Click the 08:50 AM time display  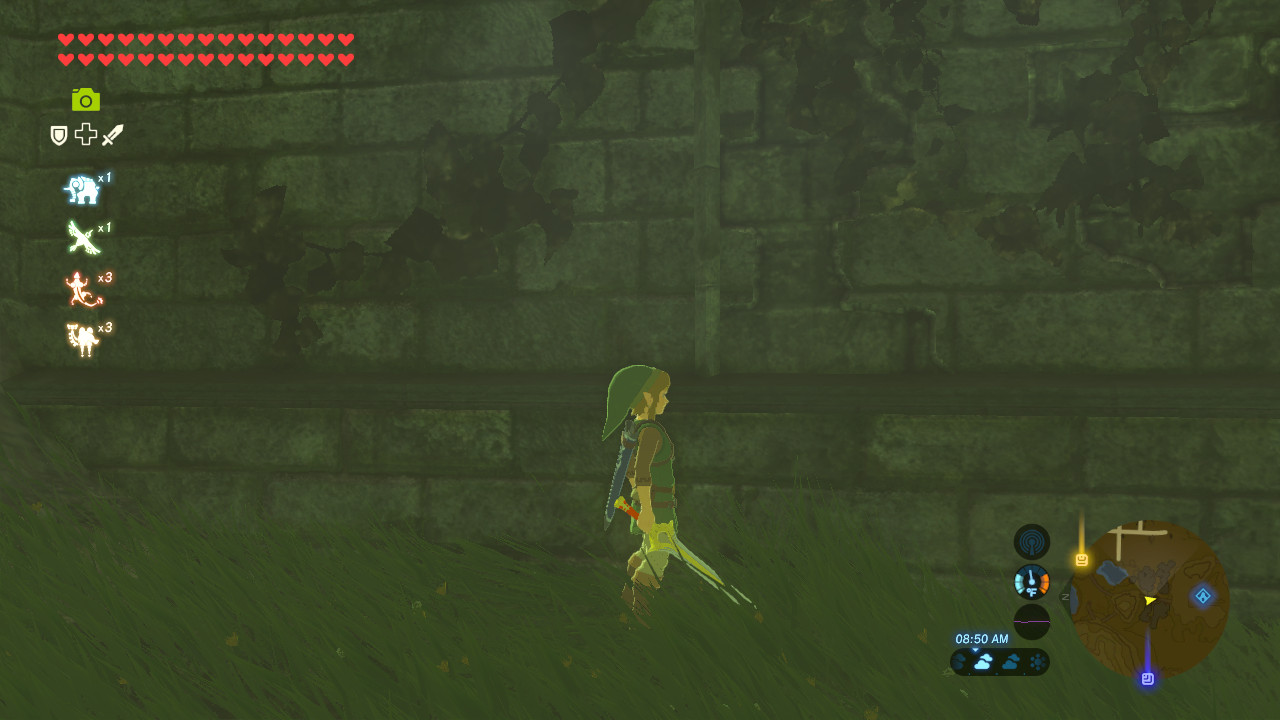(x=983, y=638)
